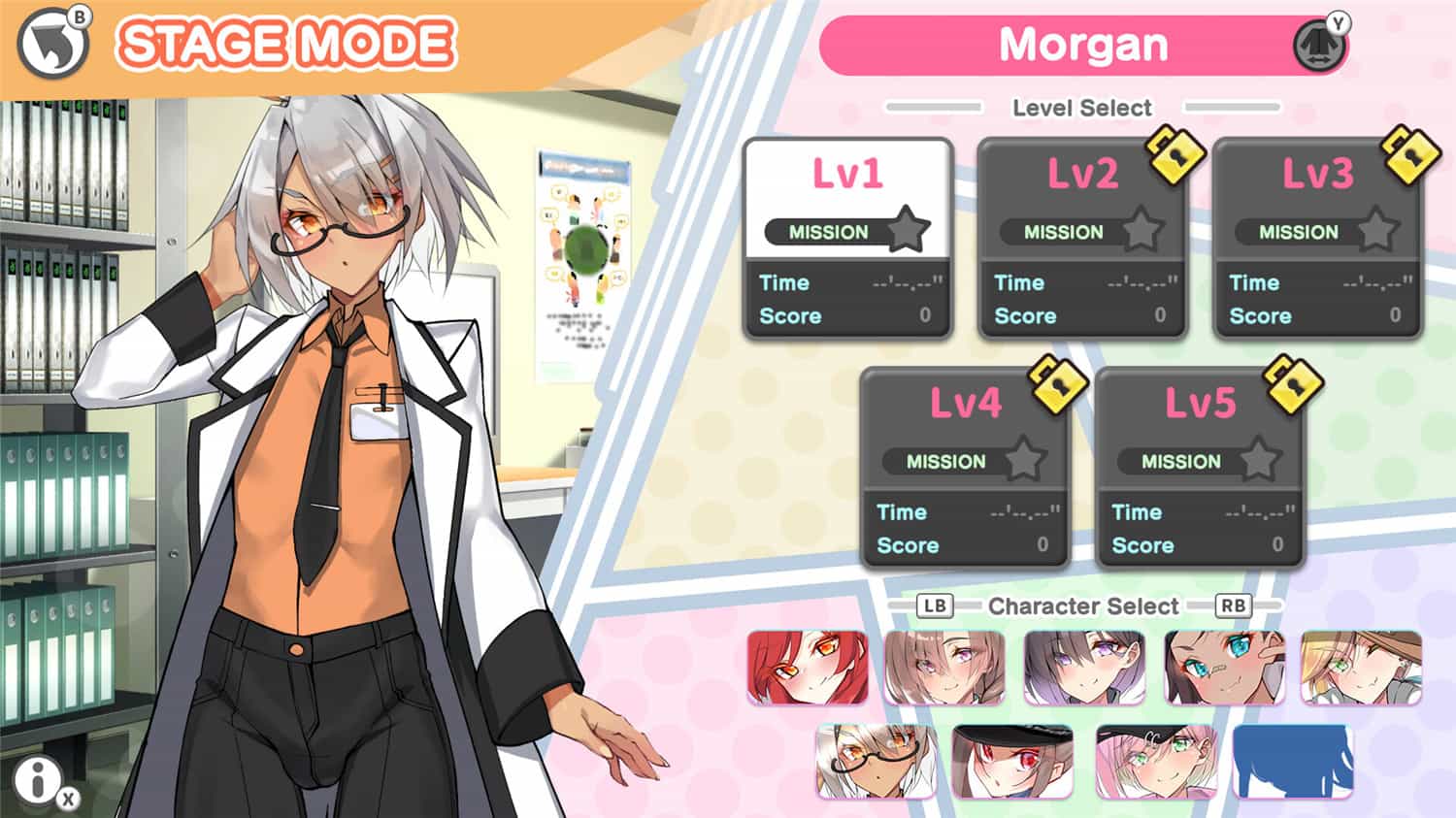The width and height of the screenshot is (1456, 818).
Task: Click the MISSION badge on the Lv4 card
Action: pos(946,462)
